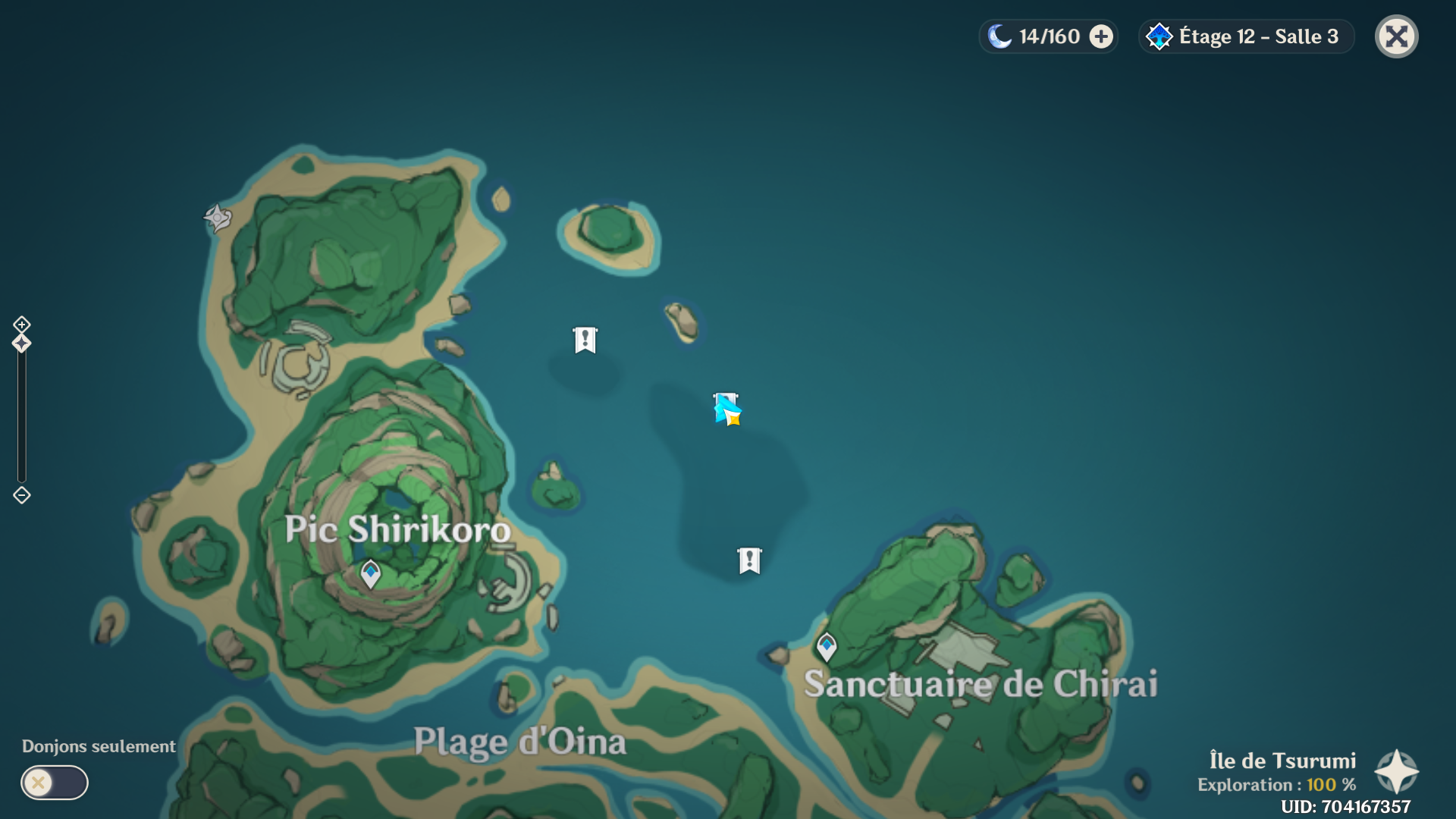Close the map with the X button
The height and width of the screenshot is (819, 1456).
pos(1396,36)
